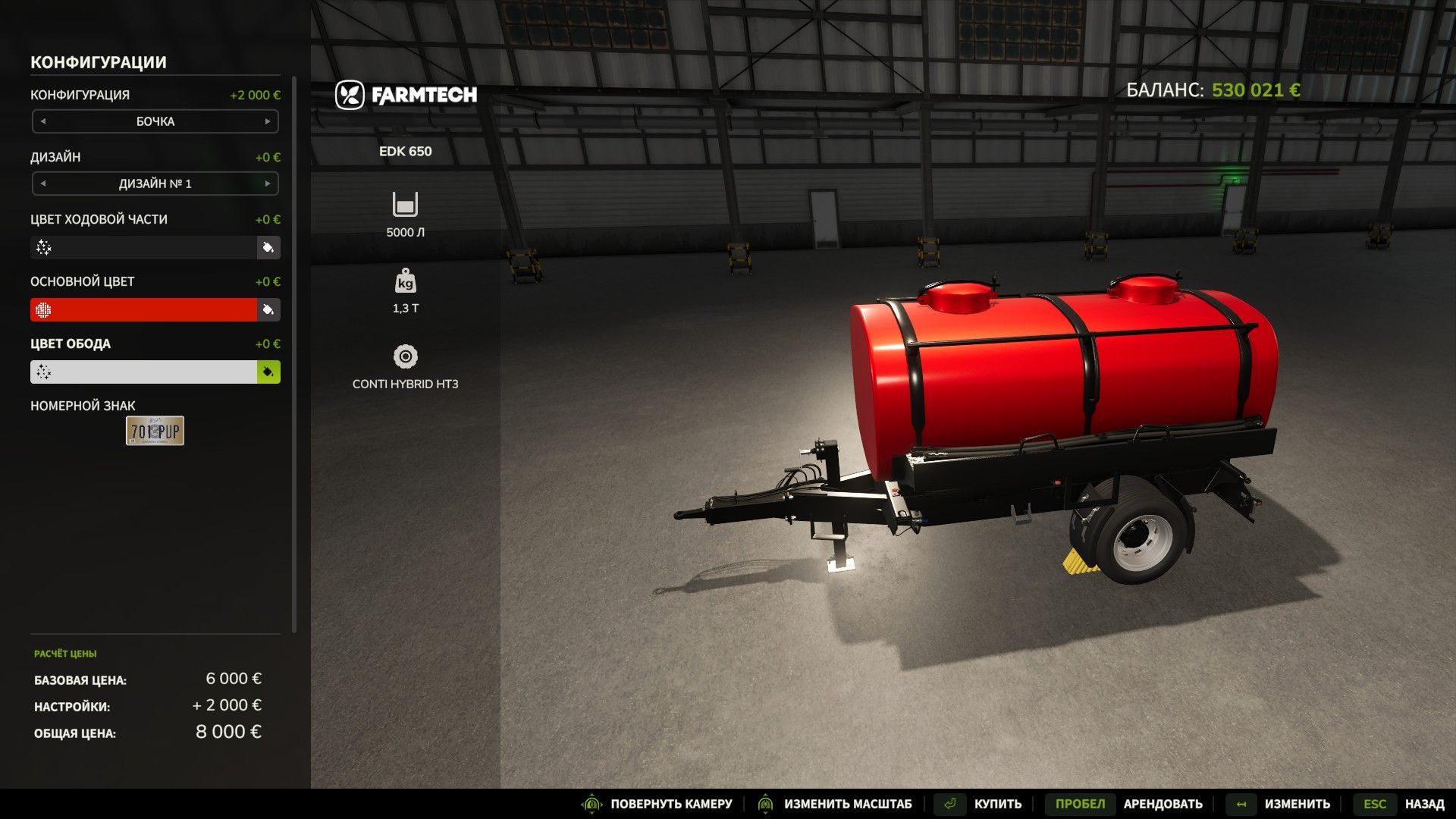Open next КОНФИГУРАЦИЯ option with right arrow
The width and height of the screenshot is (1456, 819).
point(267,121)
